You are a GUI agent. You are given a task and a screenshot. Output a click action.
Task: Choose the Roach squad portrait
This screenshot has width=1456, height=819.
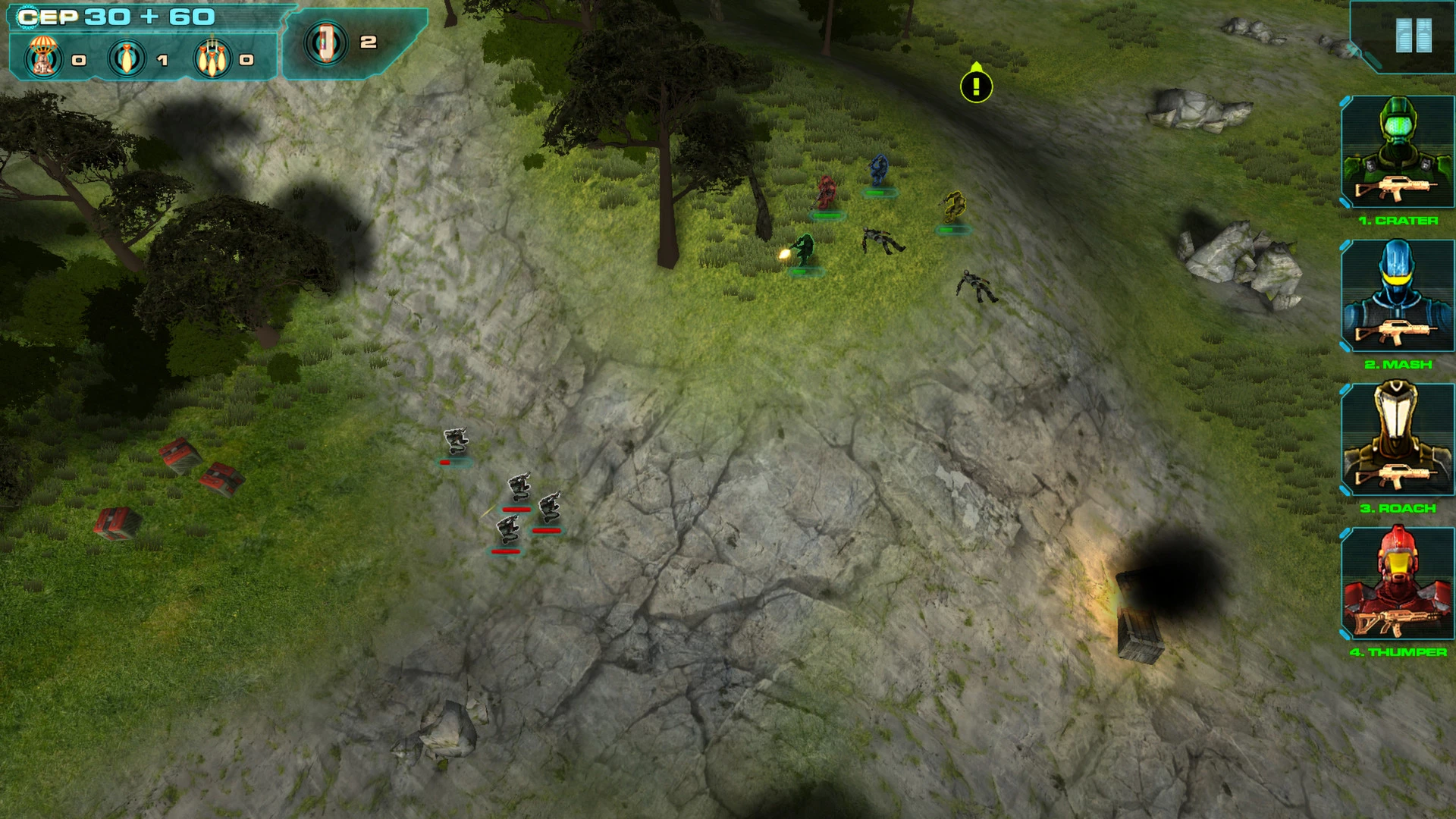pyautogui.click(x=1397, y=439)
